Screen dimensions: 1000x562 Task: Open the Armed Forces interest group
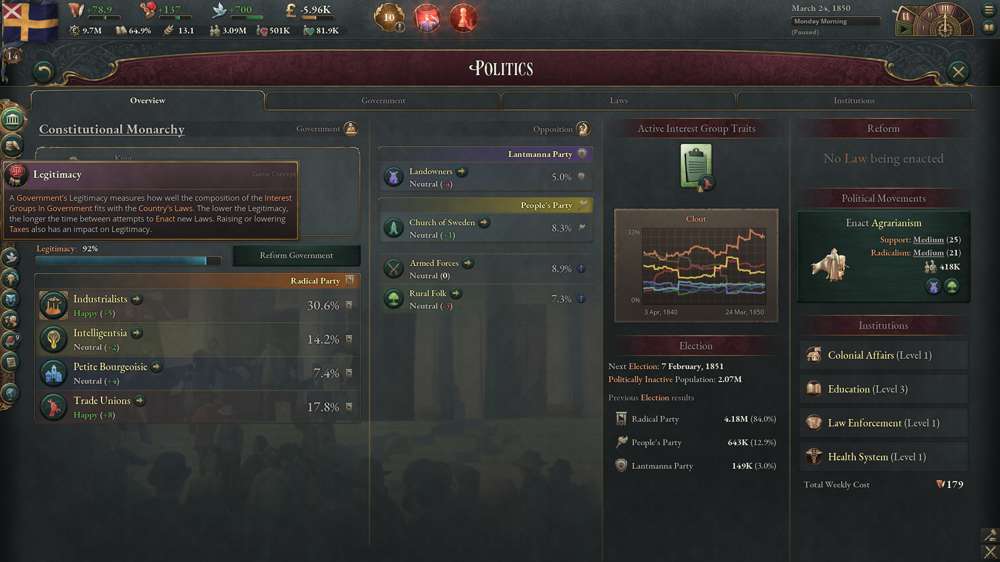pos(434,264)
